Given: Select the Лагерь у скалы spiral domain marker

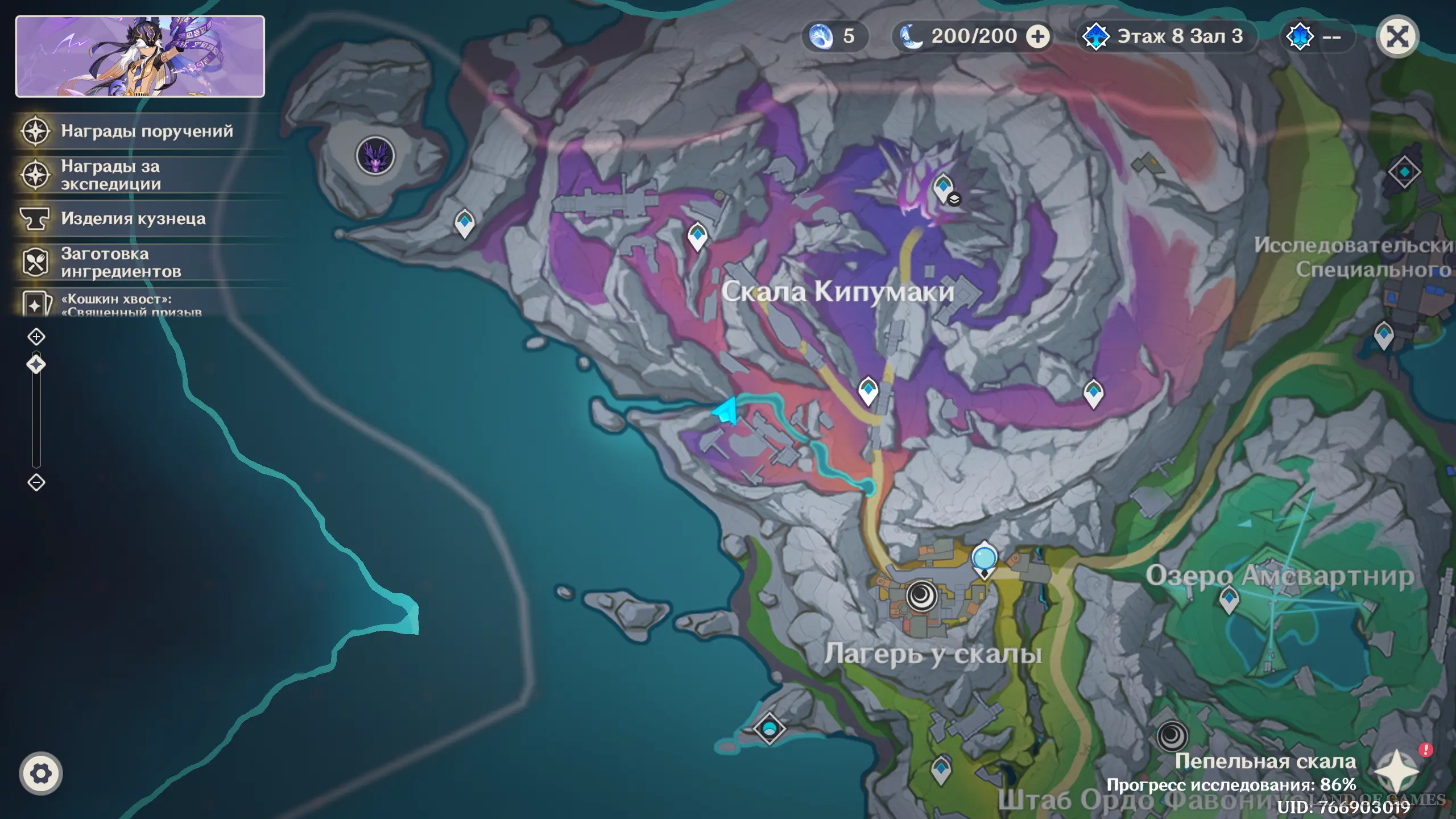Looking at the screenshot, I should click(921, 596).
